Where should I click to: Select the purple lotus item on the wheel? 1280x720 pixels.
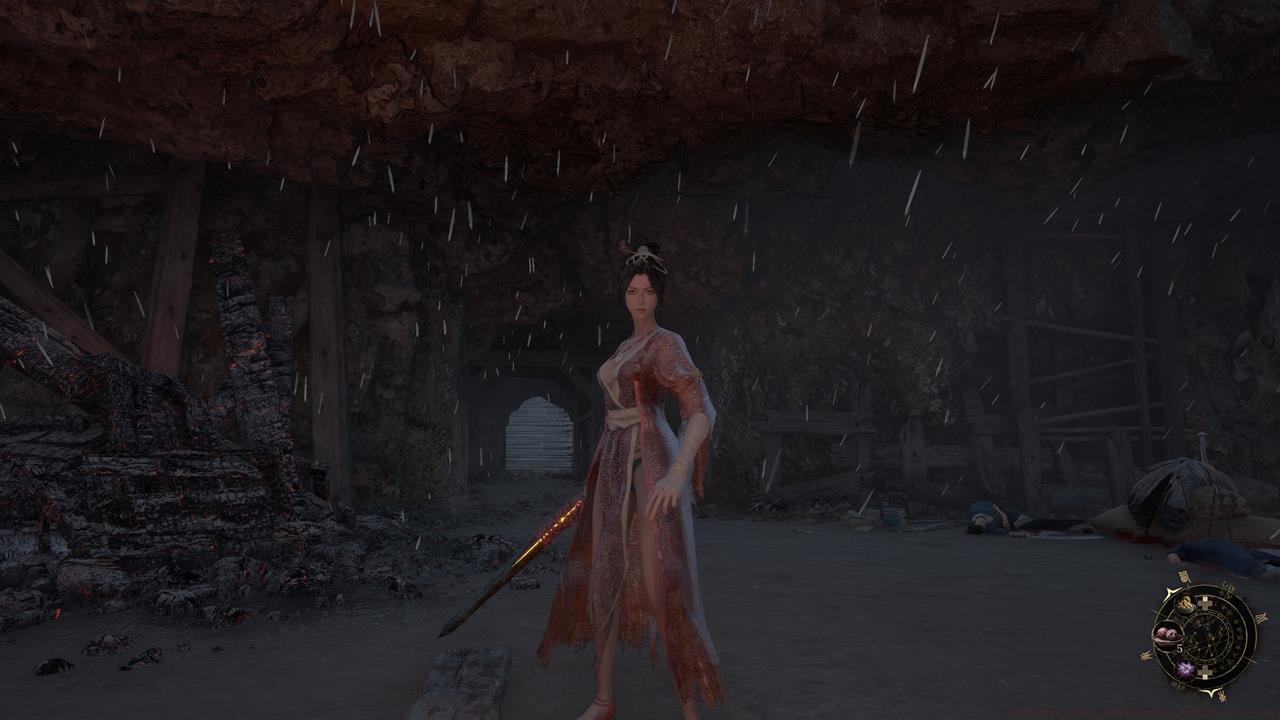point(1185,669)
